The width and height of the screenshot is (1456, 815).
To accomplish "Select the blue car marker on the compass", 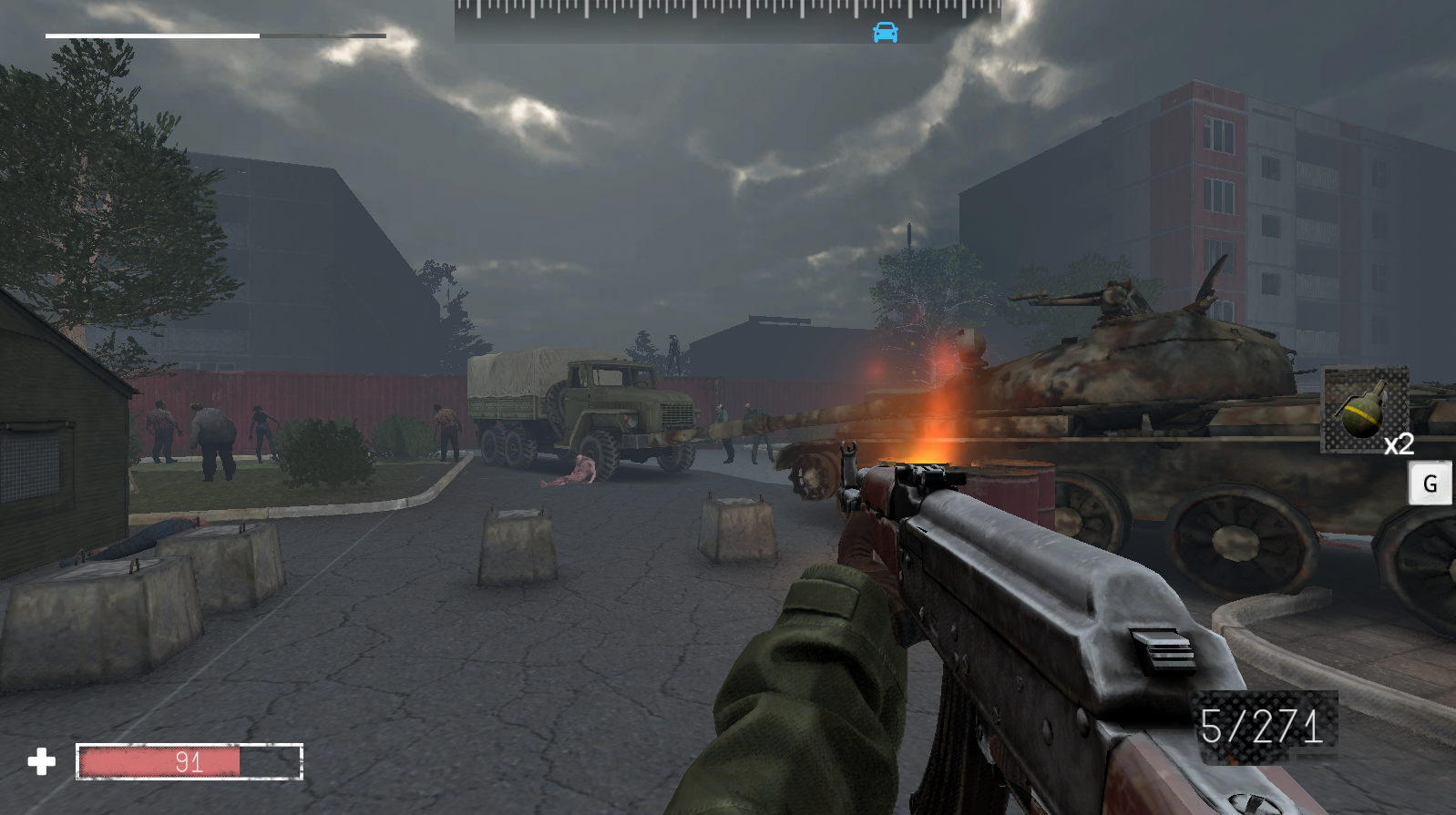I will [x=884, y=31].
